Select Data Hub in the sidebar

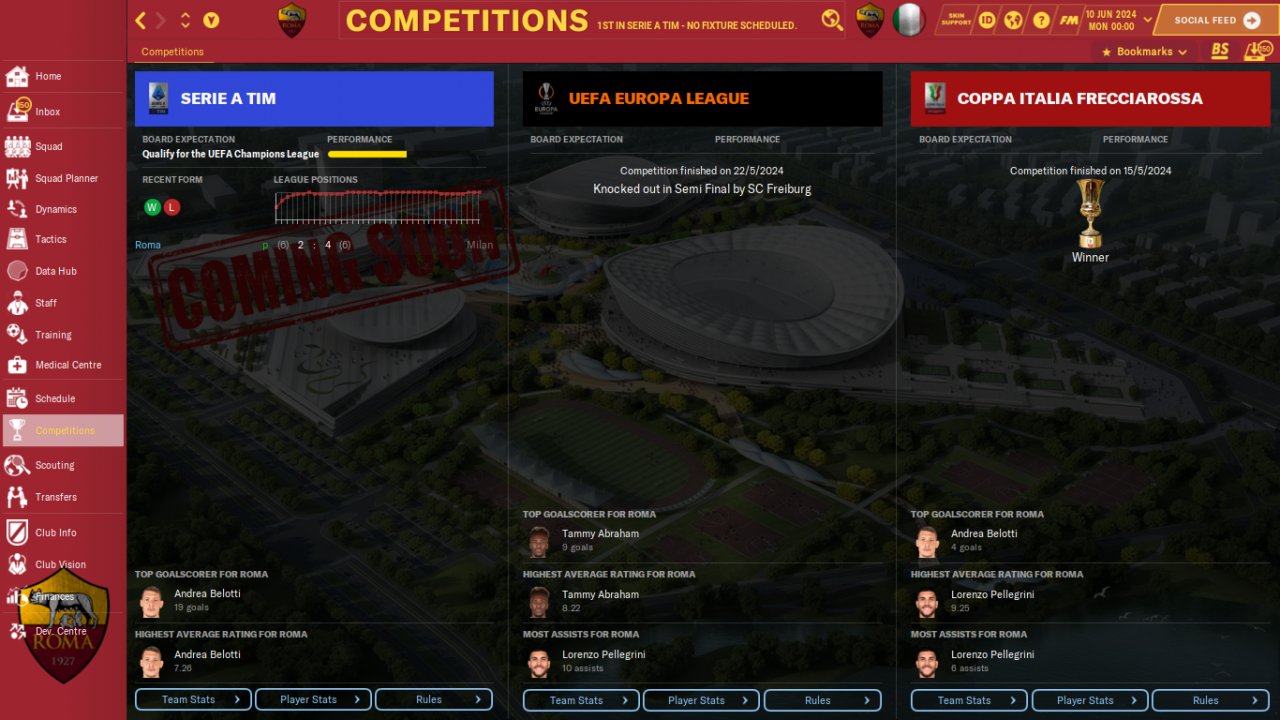pyautogui.click(x=55, y=271)
